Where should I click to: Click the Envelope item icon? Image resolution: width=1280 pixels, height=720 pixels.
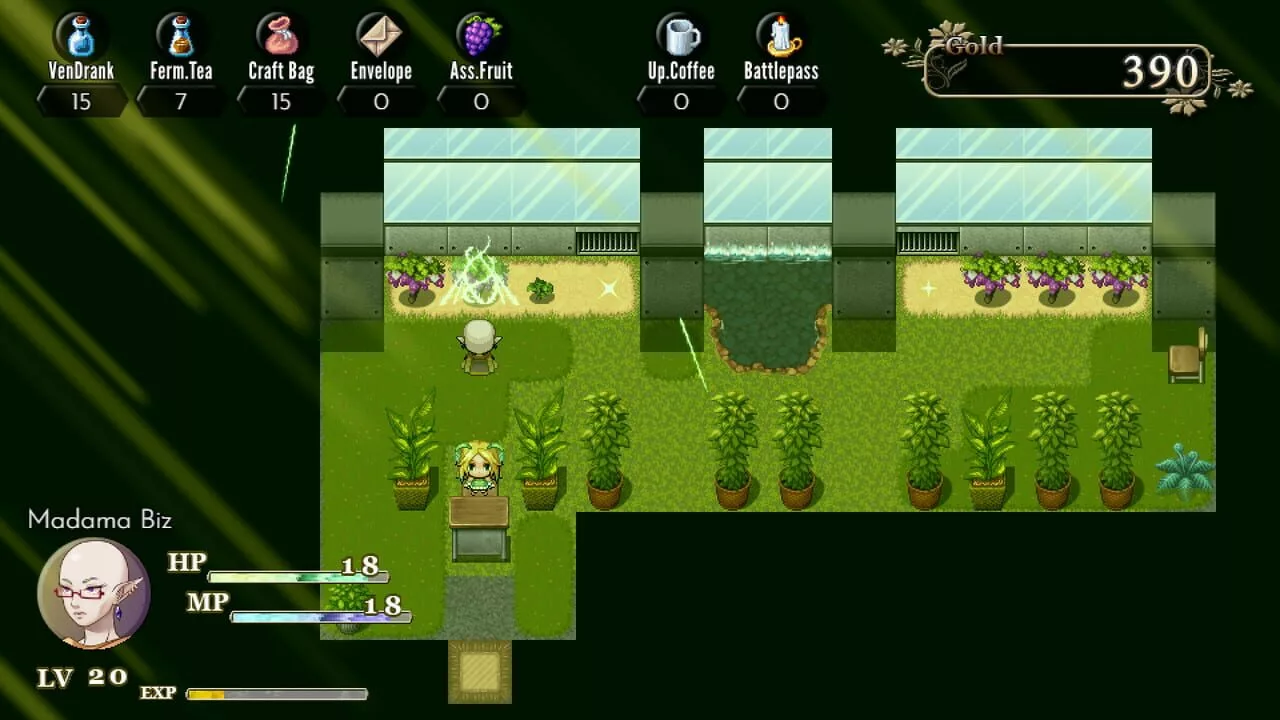point(381,36)
